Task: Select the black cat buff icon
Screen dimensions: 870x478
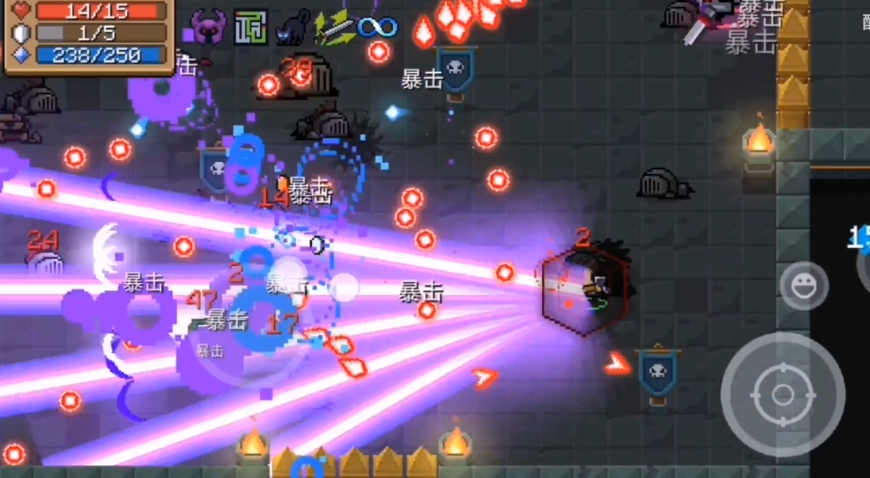Action: (x=293, y=27)
